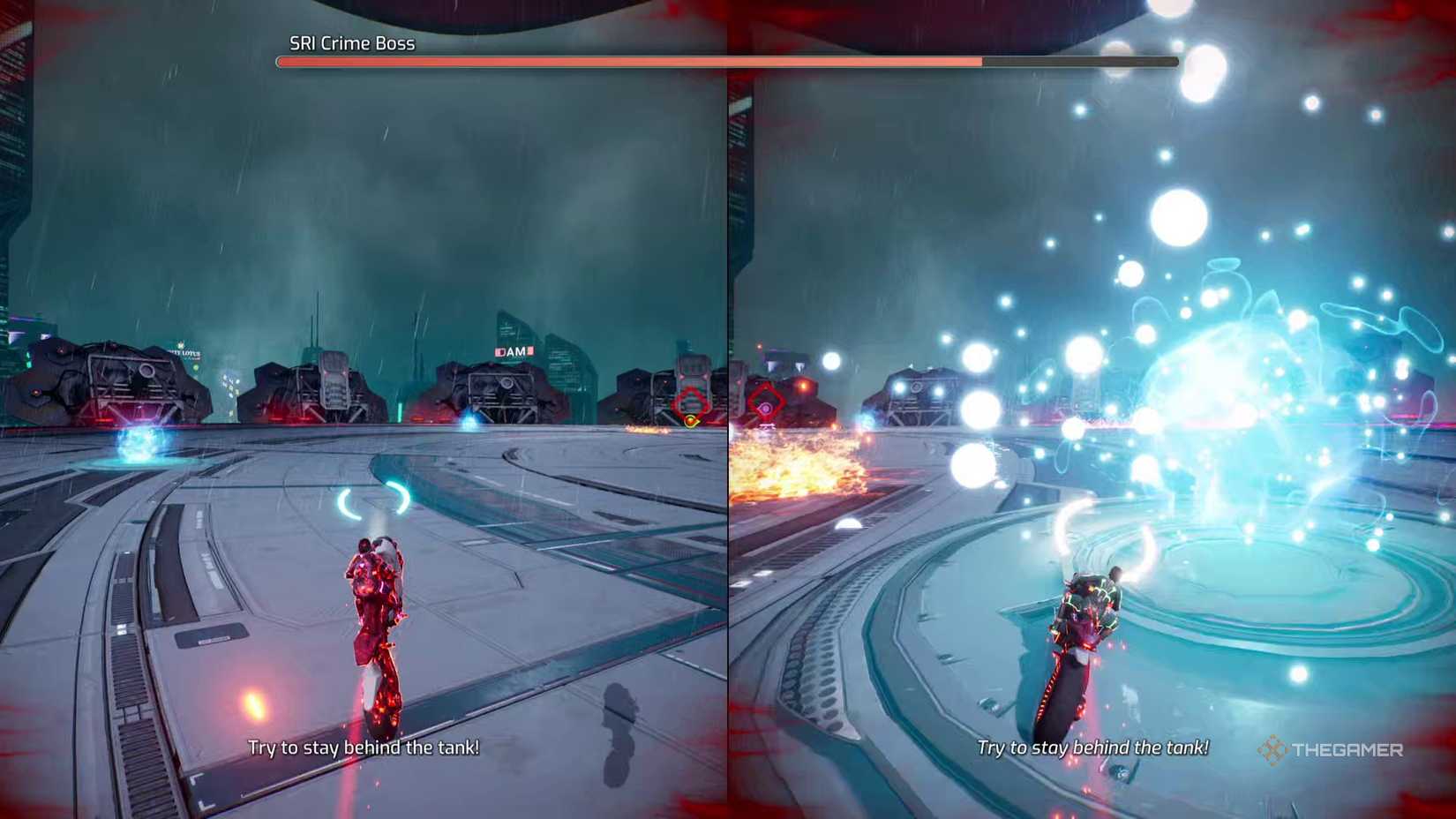This screenshot has width=1456, height=819.
Task: Click the purple-ringed boss weak point icon
Action: [768, 409]
